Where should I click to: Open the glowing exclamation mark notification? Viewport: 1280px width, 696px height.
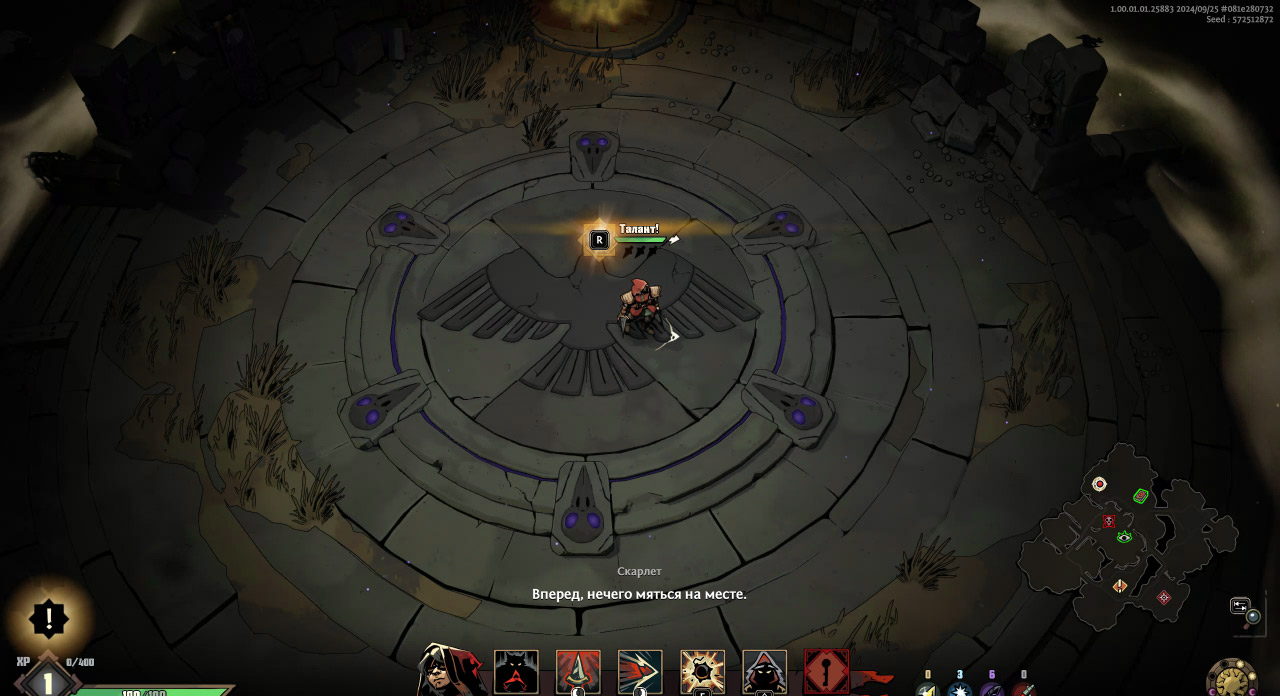coord(48,619)
